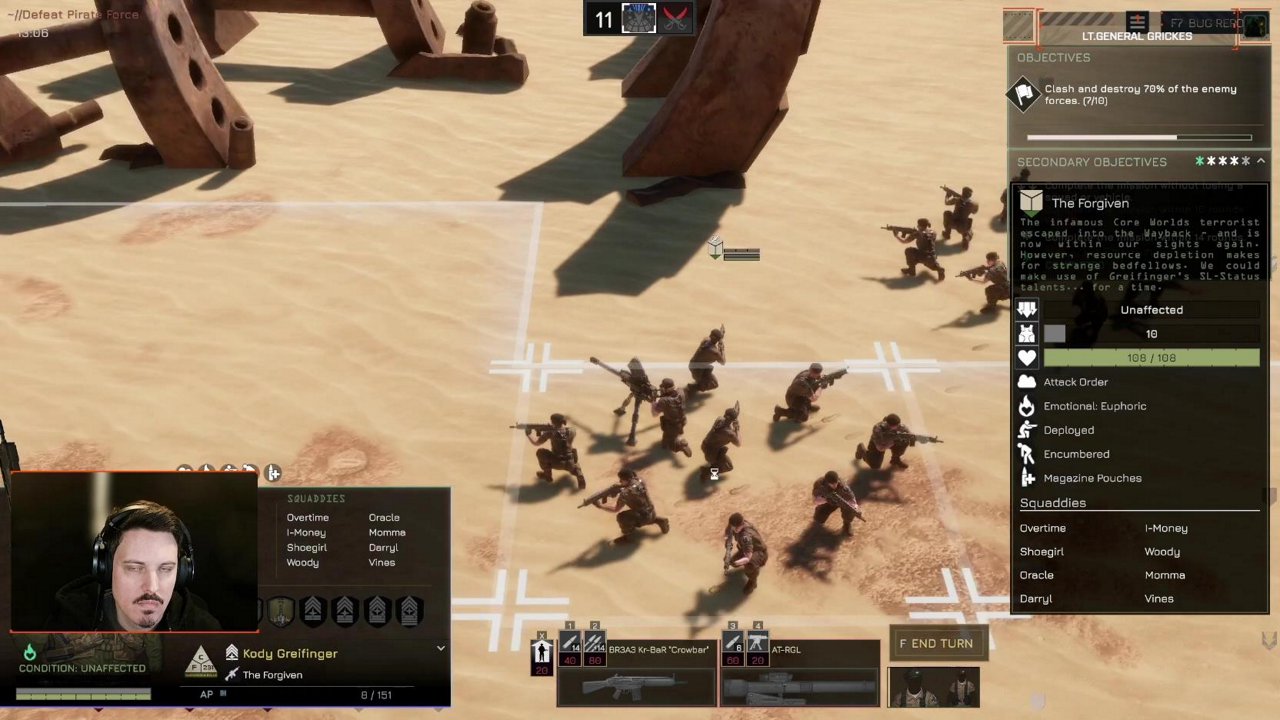Open the hamburger menu at top right
The height and width of the screenshot is (720, 1280).
[x=1137, y=21]
